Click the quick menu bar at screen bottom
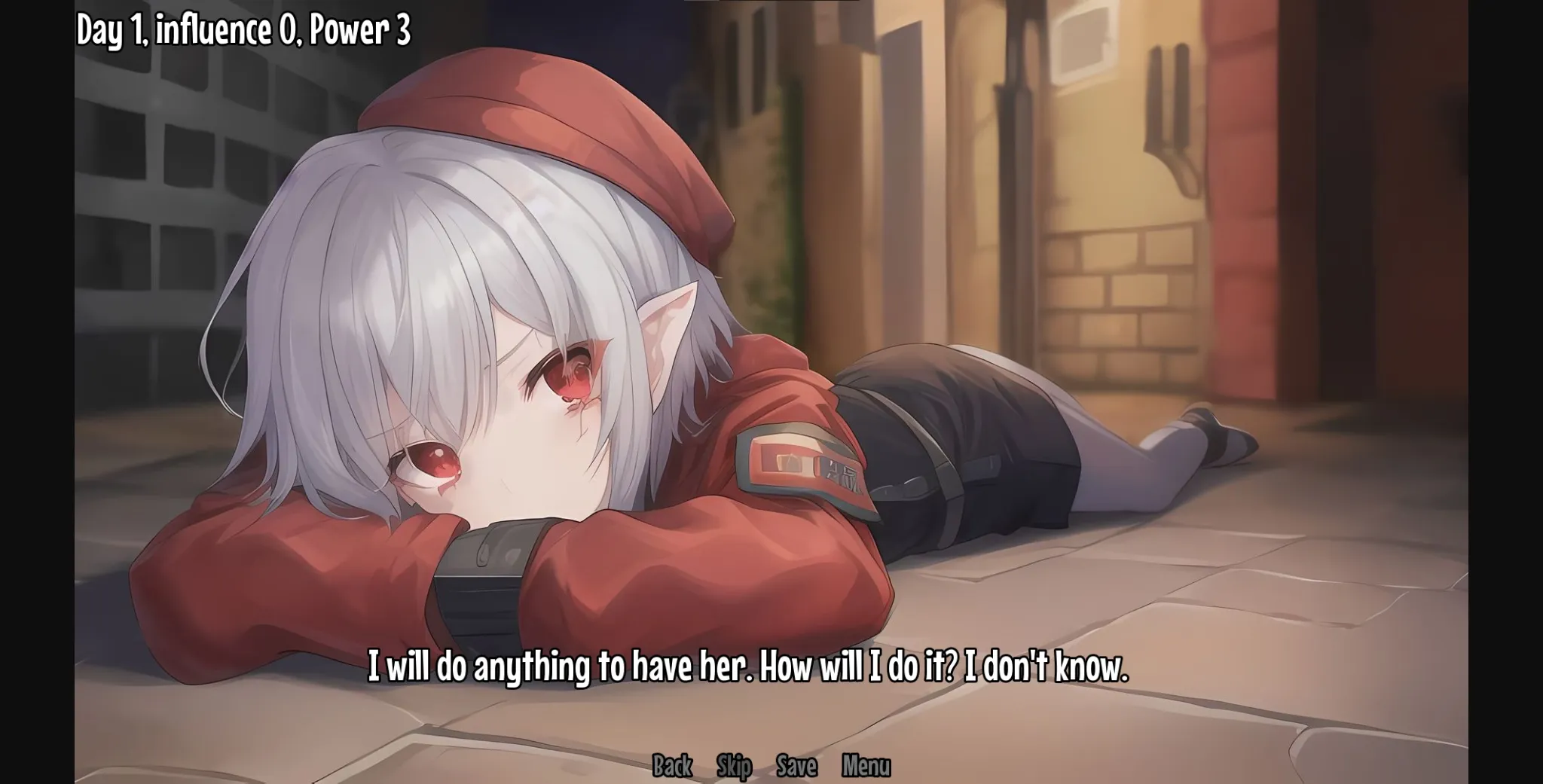This screenshot has height=784, width=1543. click(x=768, y=764)
